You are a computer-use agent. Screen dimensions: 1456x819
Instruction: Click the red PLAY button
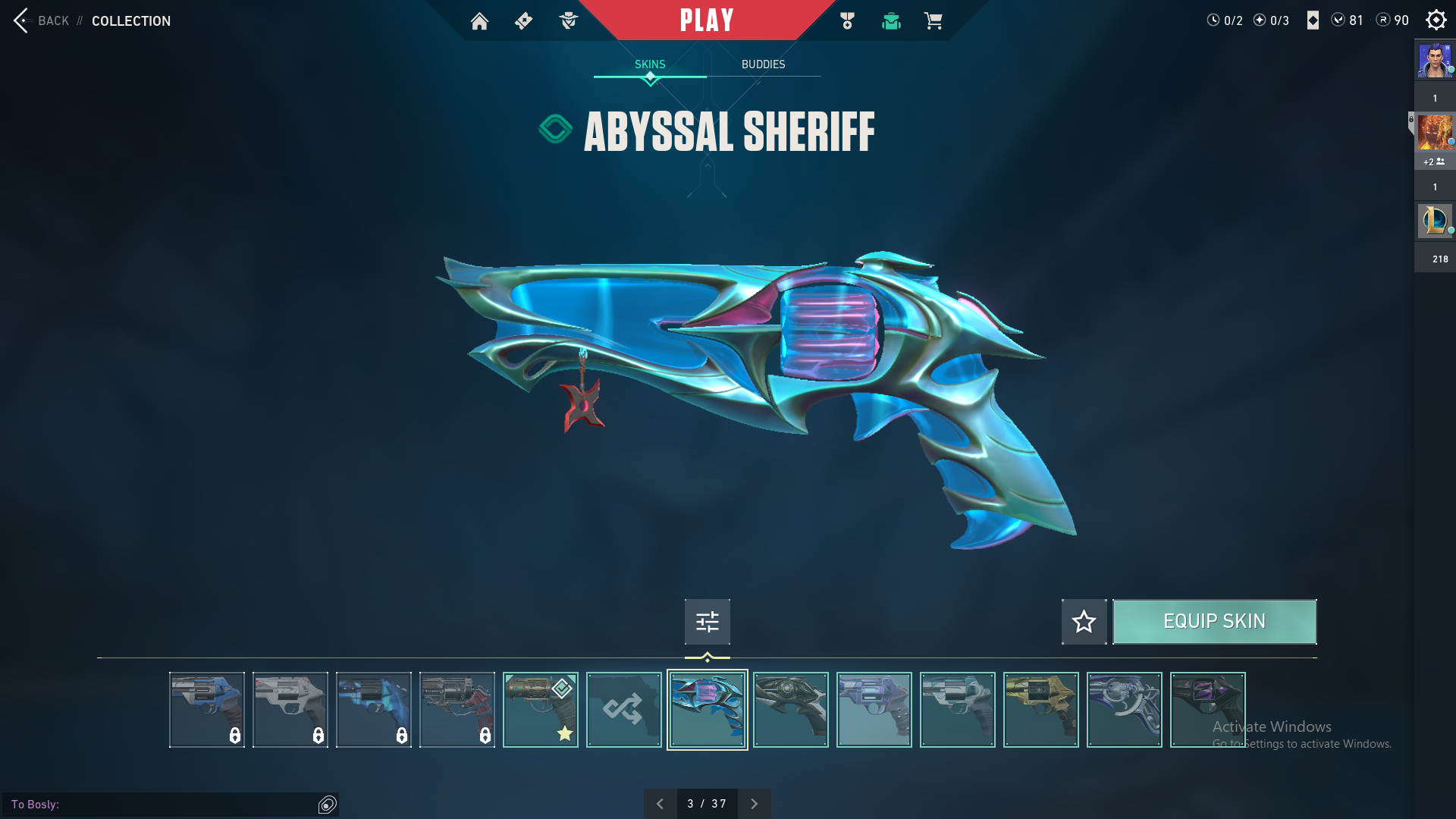[x=707, y=20]
